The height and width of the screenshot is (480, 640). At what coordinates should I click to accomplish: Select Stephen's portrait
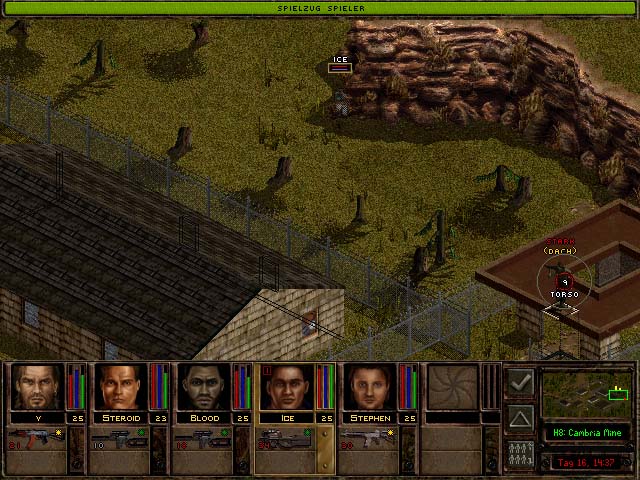point(369,388)
